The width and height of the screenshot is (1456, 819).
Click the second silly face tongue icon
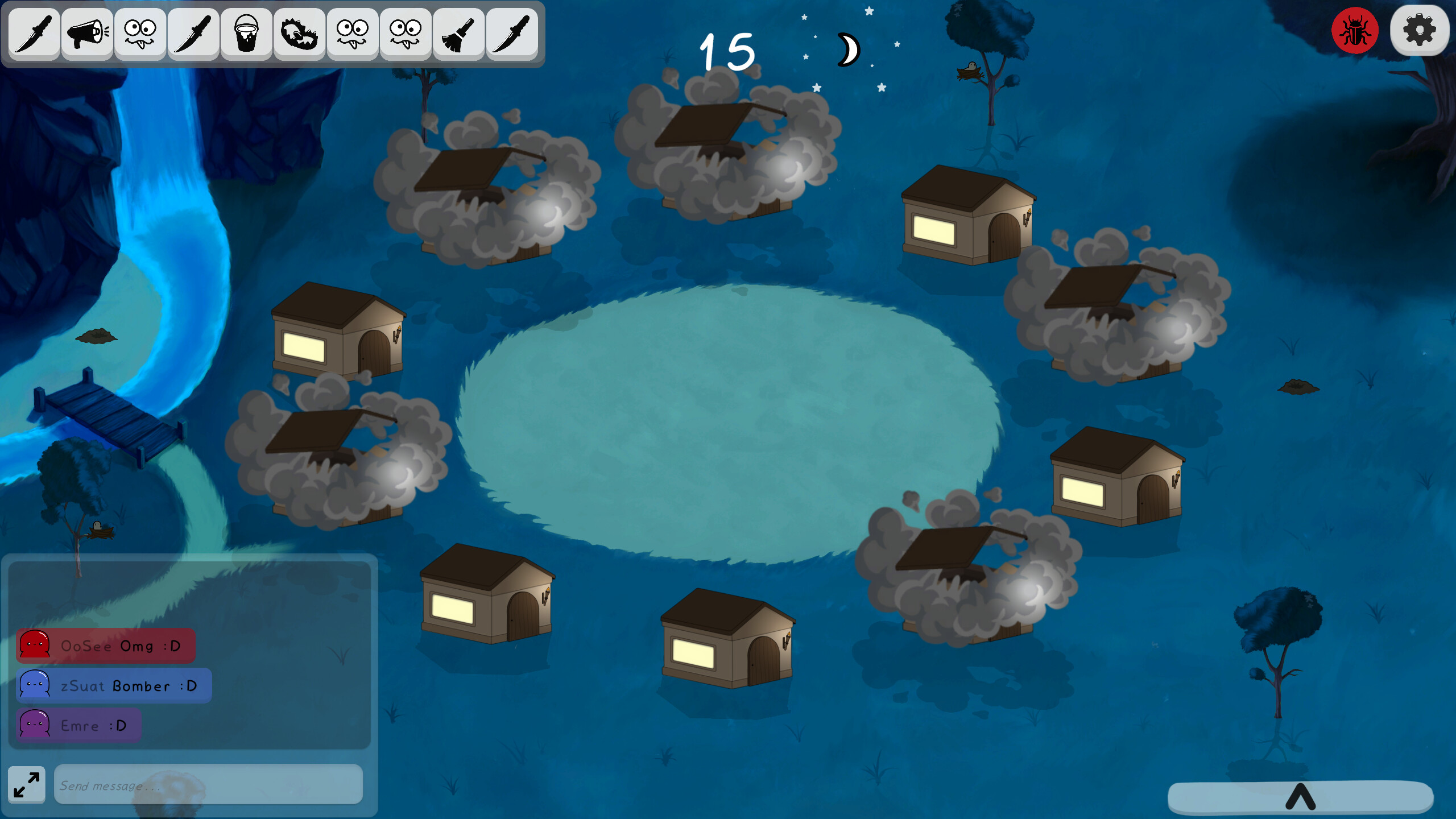point(405,33)
